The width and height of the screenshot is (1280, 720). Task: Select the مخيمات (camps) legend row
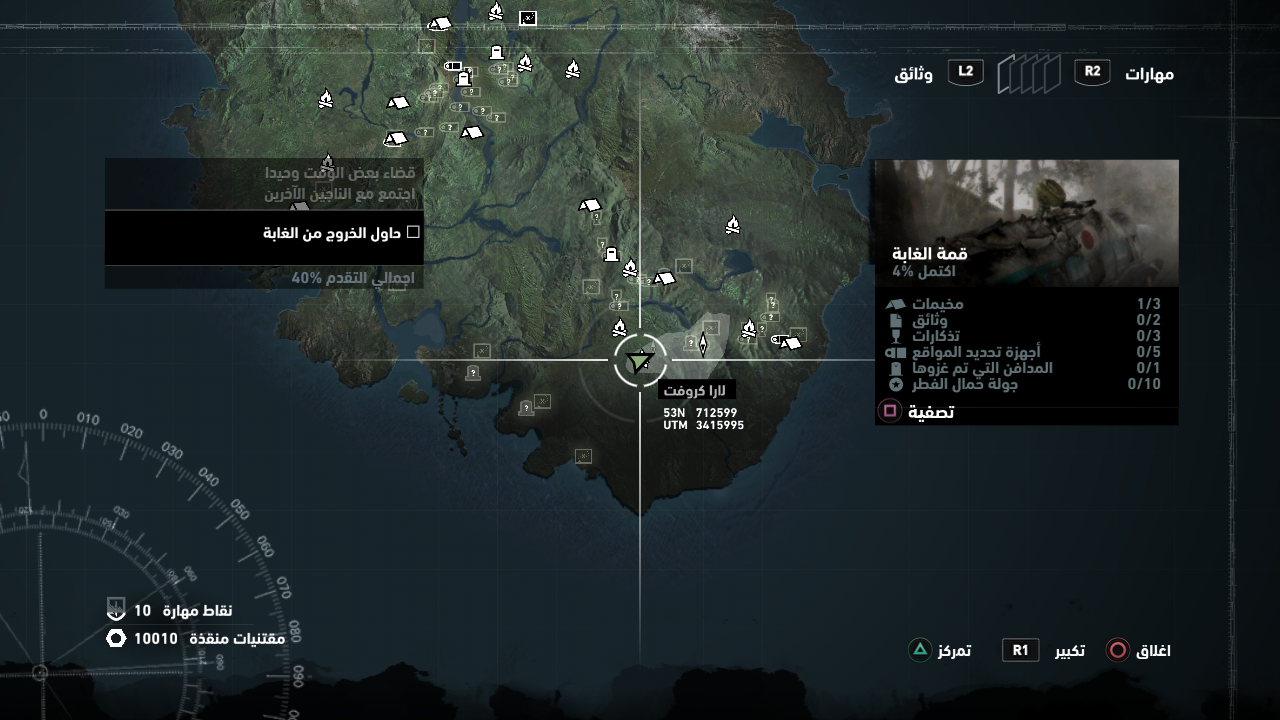coord(1026,304)
